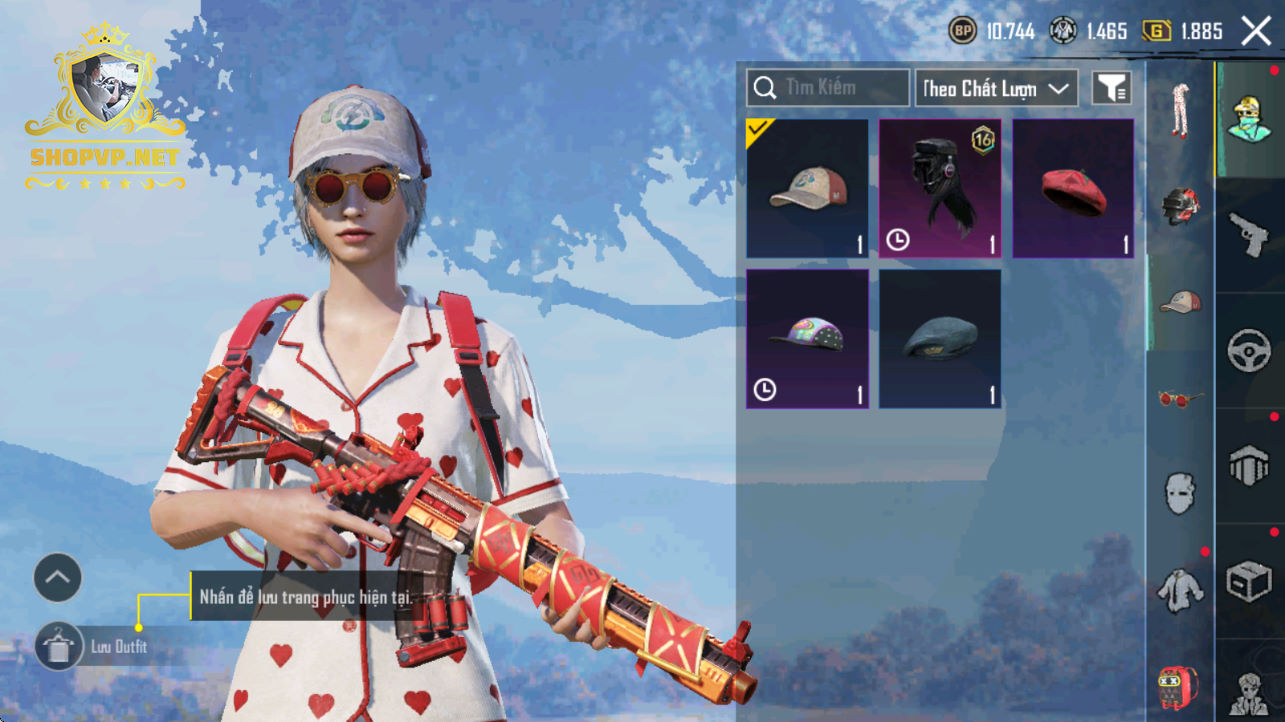
Task: Close the inventory with the X button
Action: [1256, 31]
